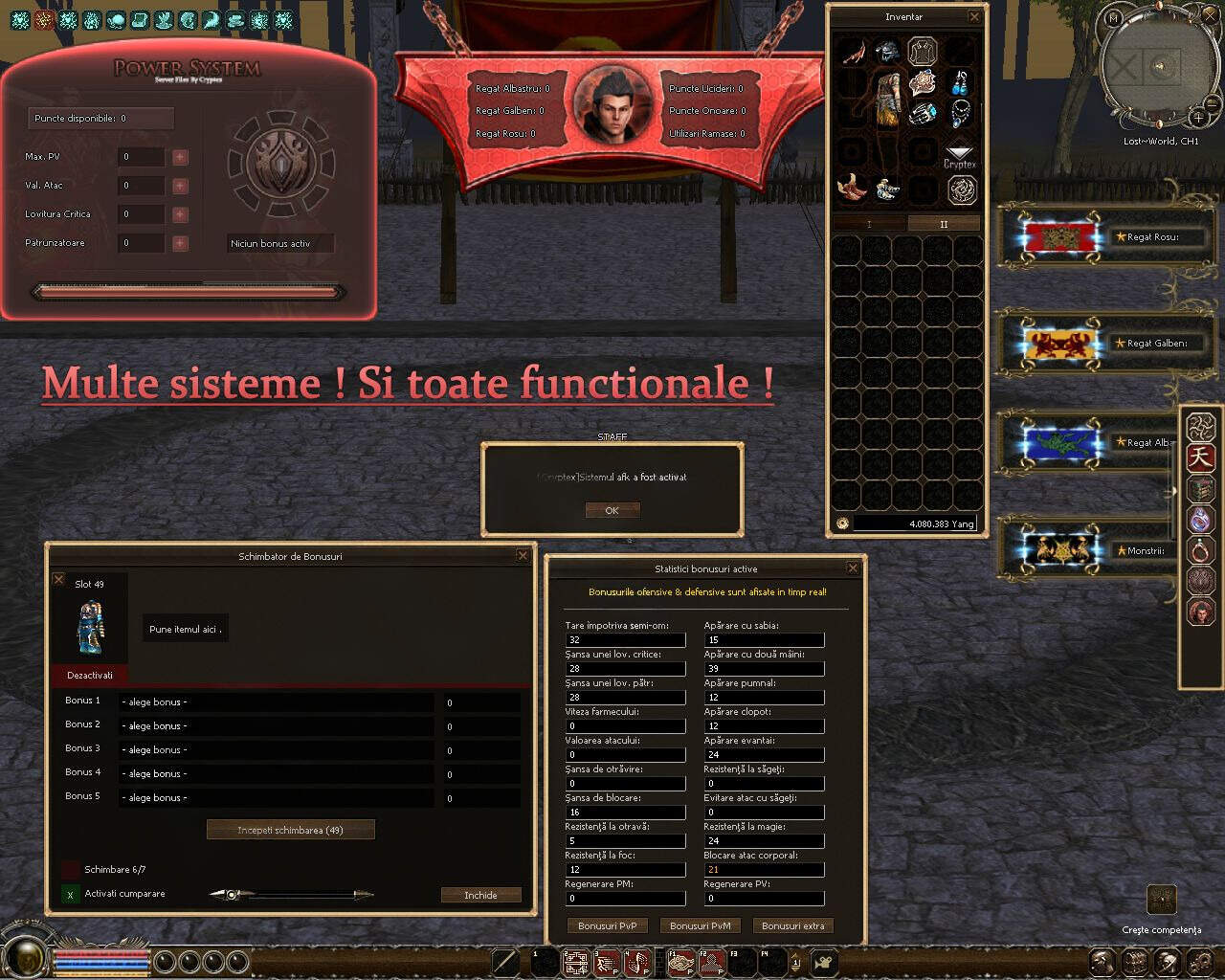Image resolution: width=1225 pixels, height=980 pixels.
Task: Toggle the X box next to Slot 49
Action: click(59, 578)
